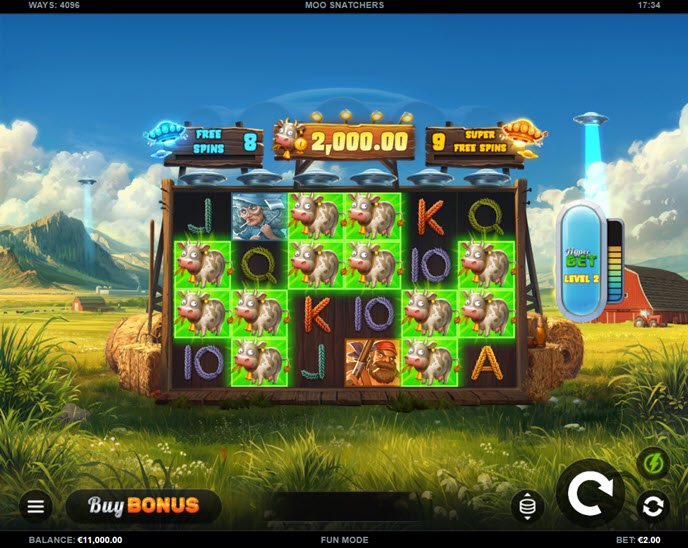Screen dimensions: 688x548
Task: Toggle the green lightning turbo mode
Action: point(653,465)
